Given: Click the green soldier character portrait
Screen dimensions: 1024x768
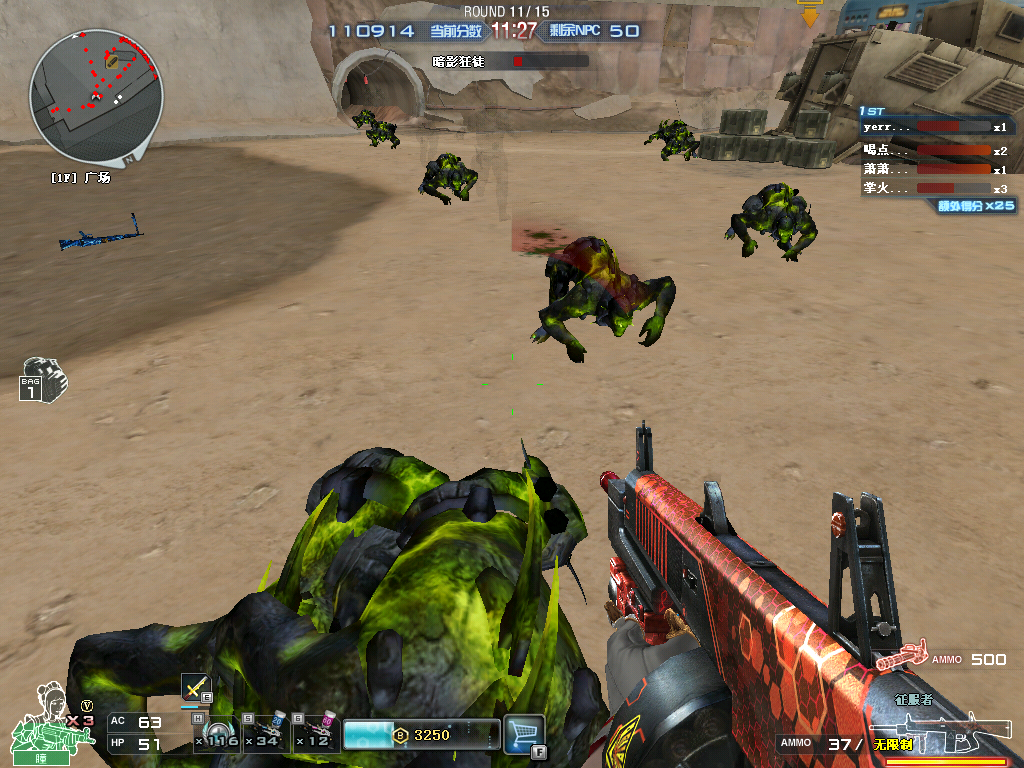Looking at the screenshot, I should (x=49, y=717).
